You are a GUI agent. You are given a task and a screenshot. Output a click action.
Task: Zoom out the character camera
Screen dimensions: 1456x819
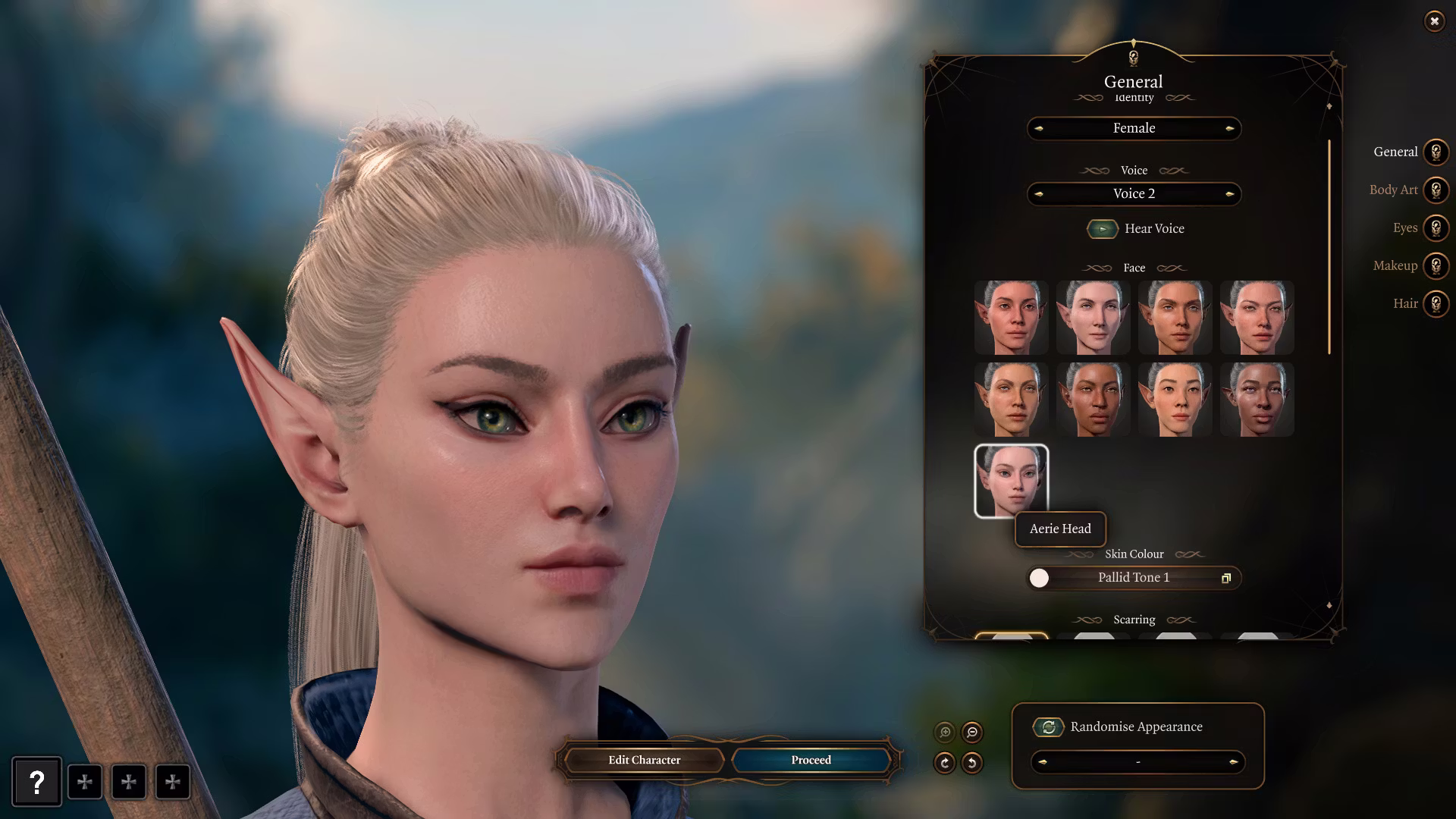[x=972, y=732]
